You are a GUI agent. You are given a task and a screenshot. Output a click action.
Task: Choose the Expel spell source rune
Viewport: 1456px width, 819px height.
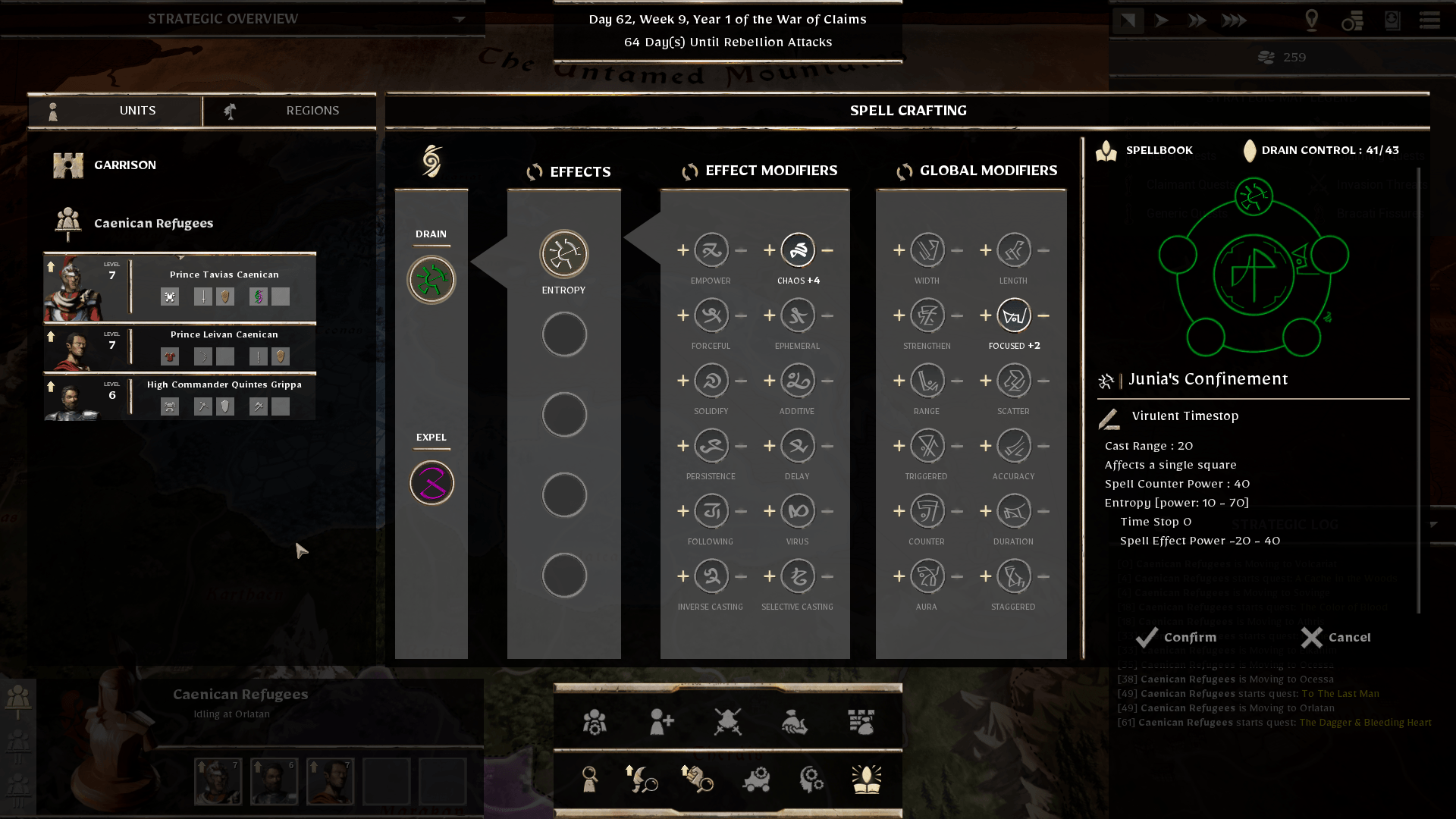click(x=431, y=483)
